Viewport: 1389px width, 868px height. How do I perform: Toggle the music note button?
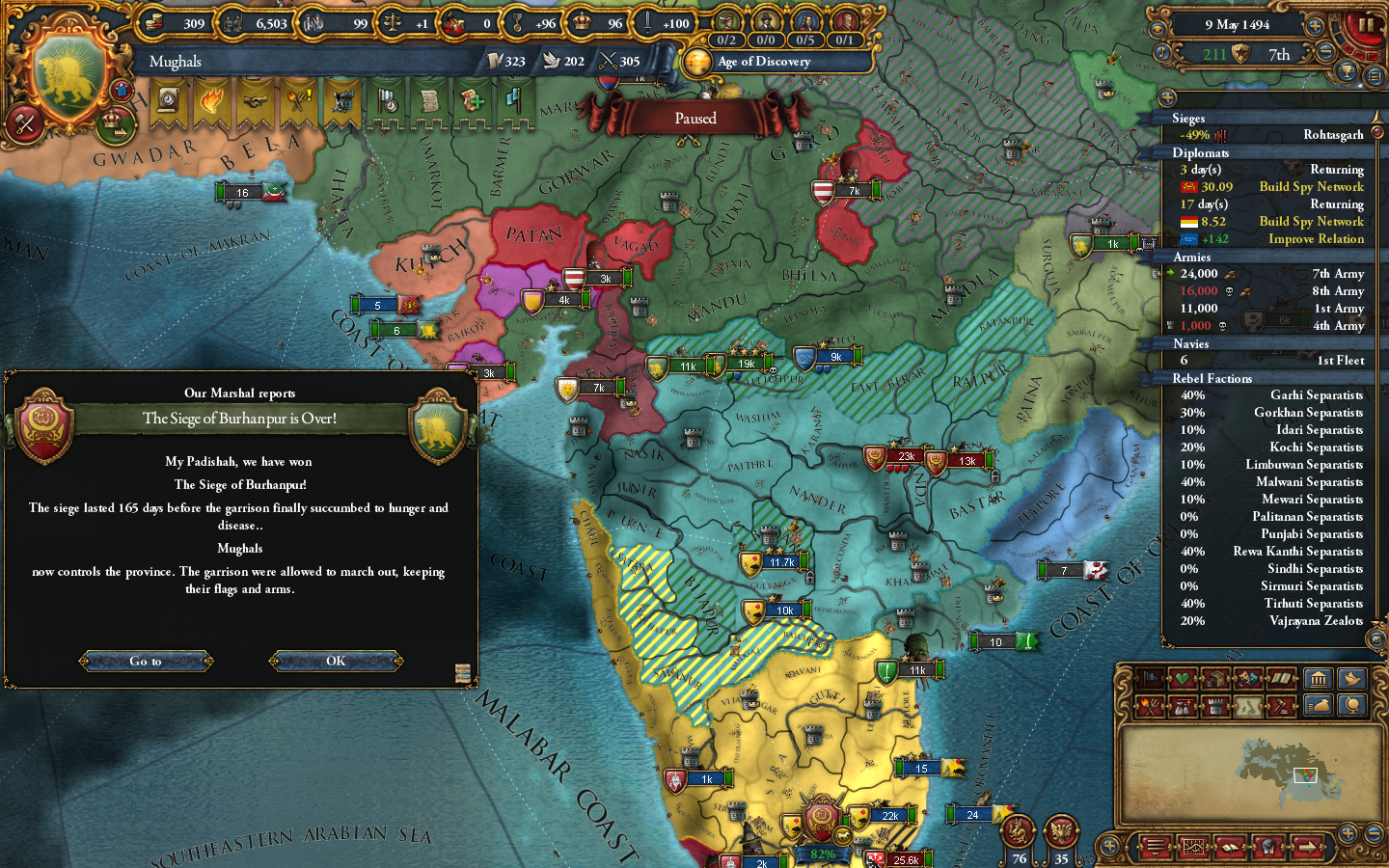pos(1162,52)
